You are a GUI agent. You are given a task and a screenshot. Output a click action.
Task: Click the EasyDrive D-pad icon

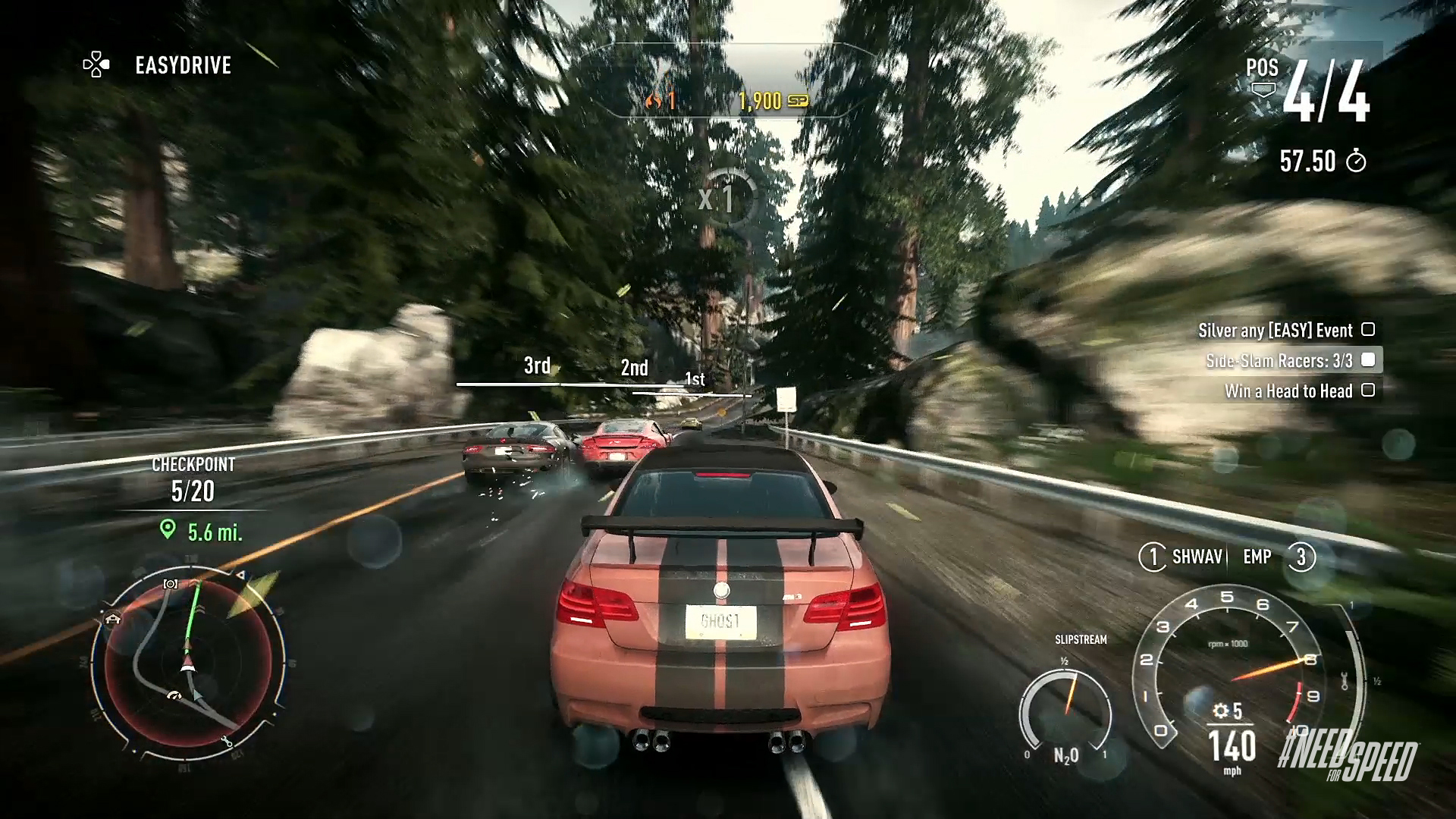(x=96, y=65)
